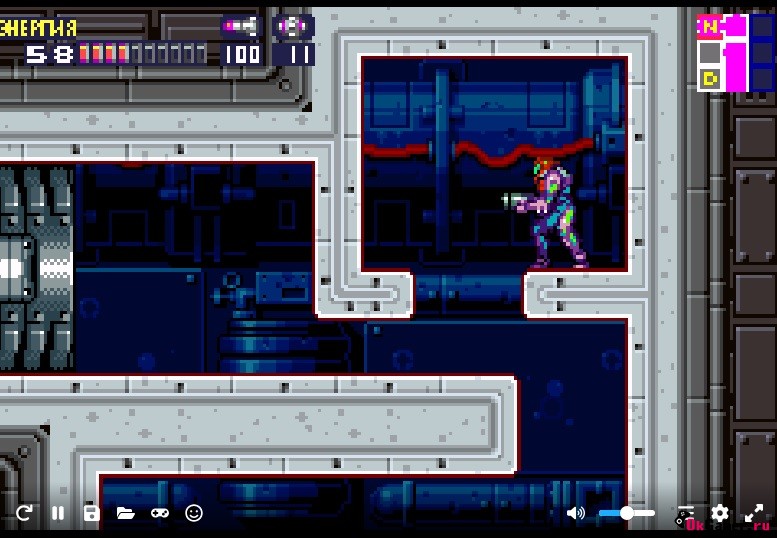Open the gamepad control settings
The width and height of the screenshot is (777, 538).
(160, 513)
